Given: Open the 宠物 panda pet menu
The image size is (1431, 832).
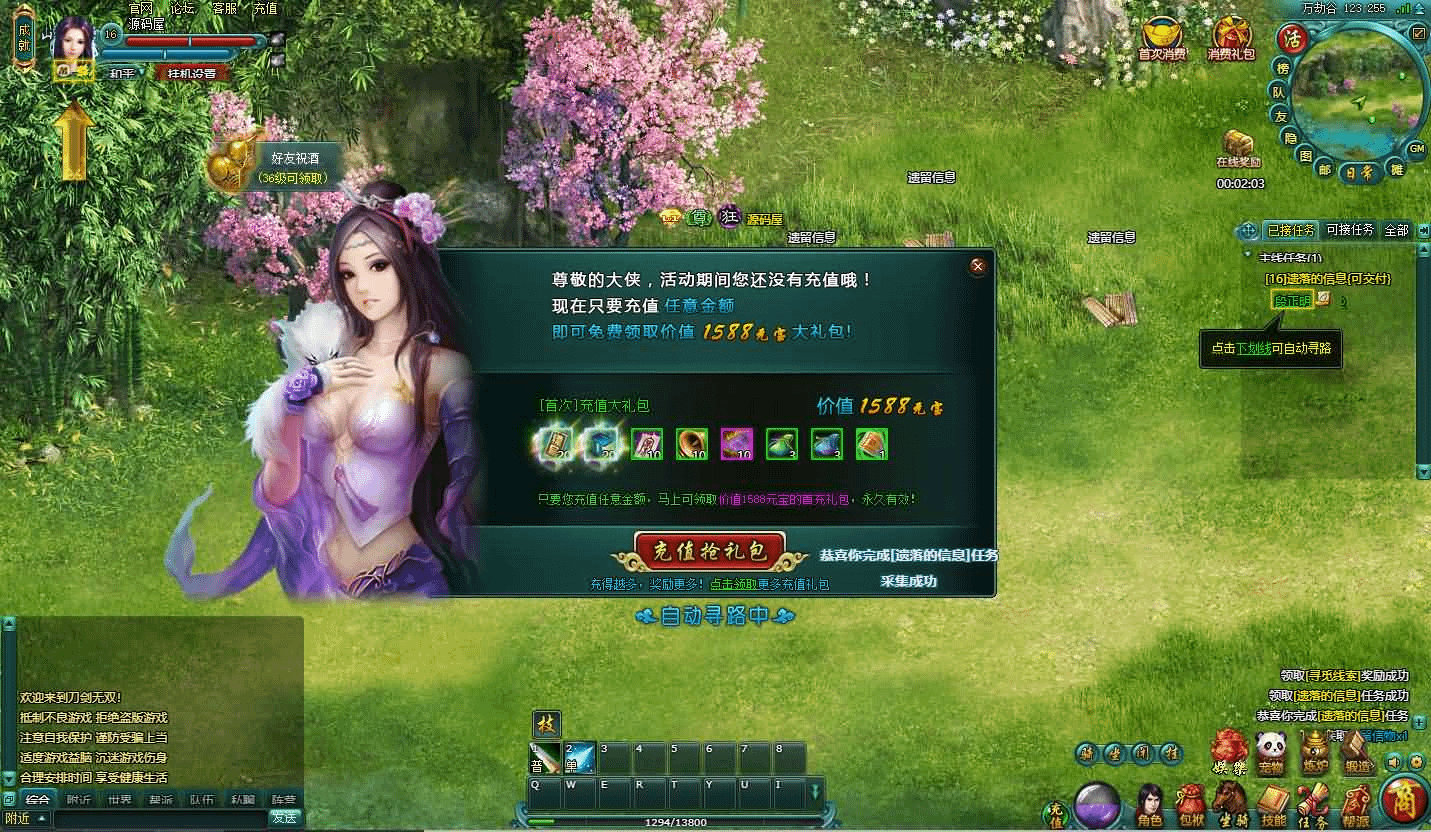Looking at the screenshot, I should click(1271, 752).
